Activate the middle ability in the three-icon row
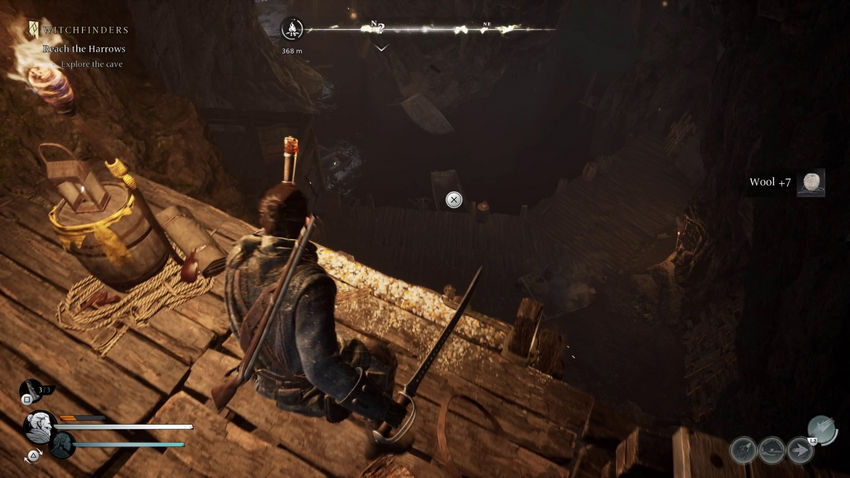The image size is (850, 478). 771,450
